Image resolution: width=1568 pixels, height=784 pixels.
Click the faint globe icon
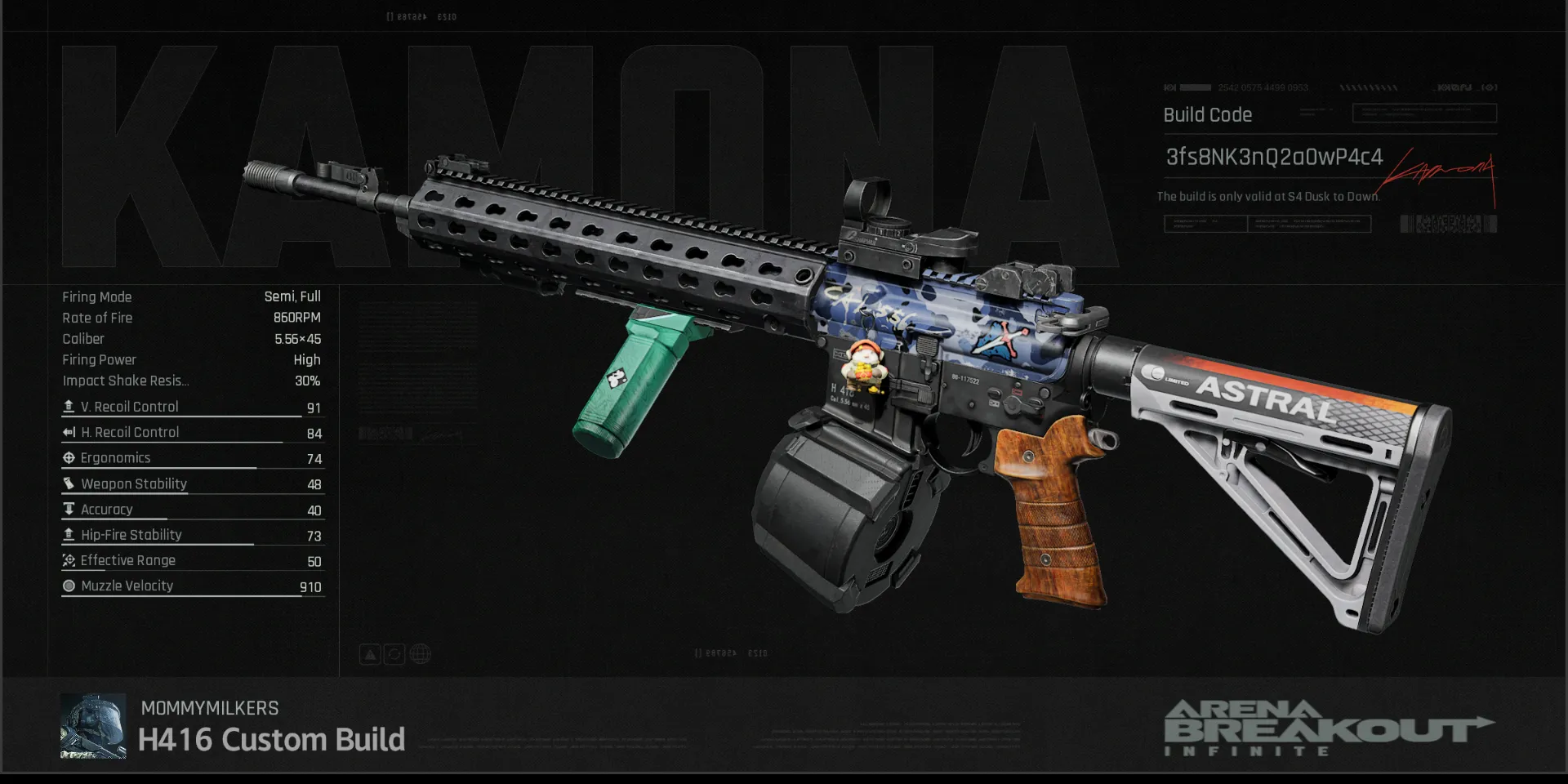pyautogui.click(x=421, y=654)
